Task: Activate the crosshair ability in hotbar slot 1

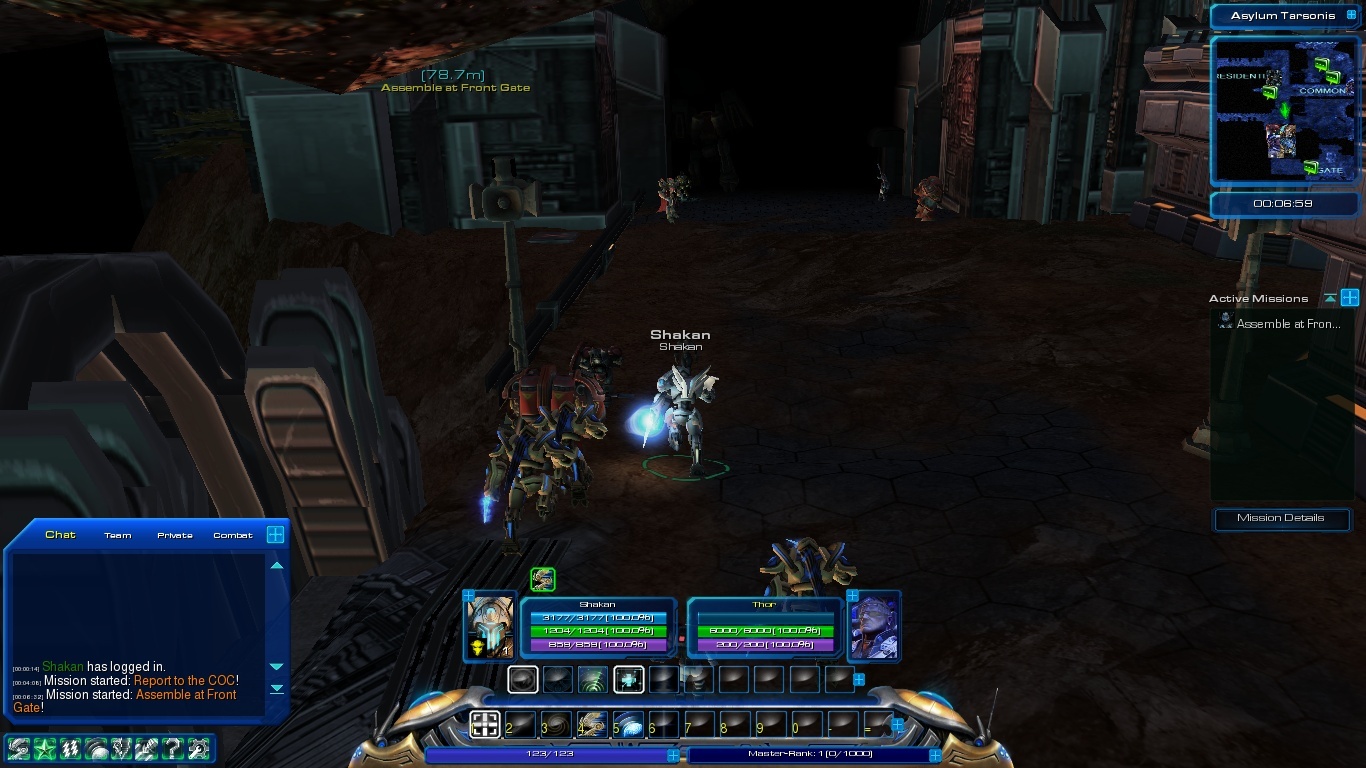Action: pos(485,724)
